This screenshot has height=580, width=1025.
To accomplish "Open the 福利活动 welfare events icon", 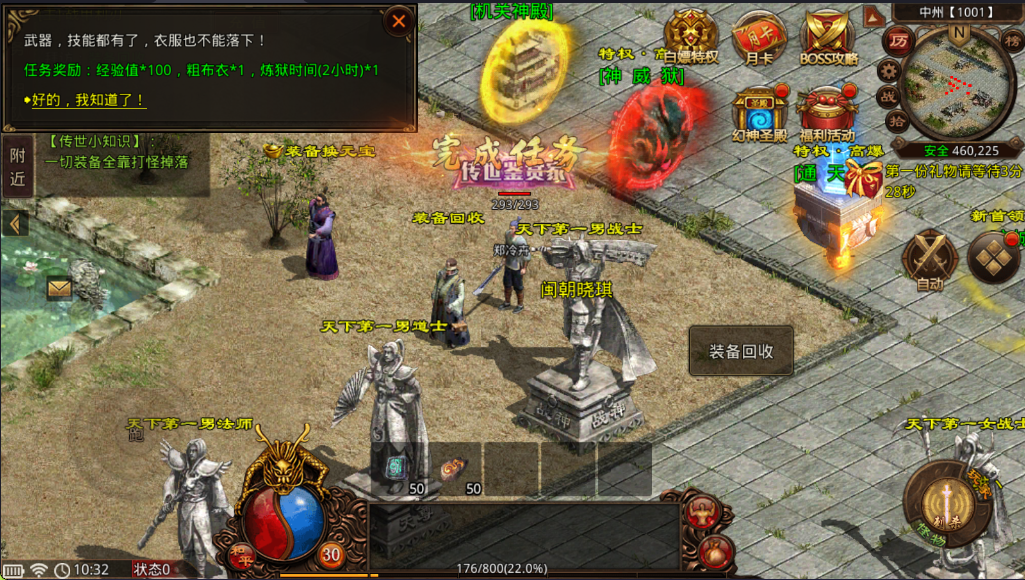I will pos(826,113).
